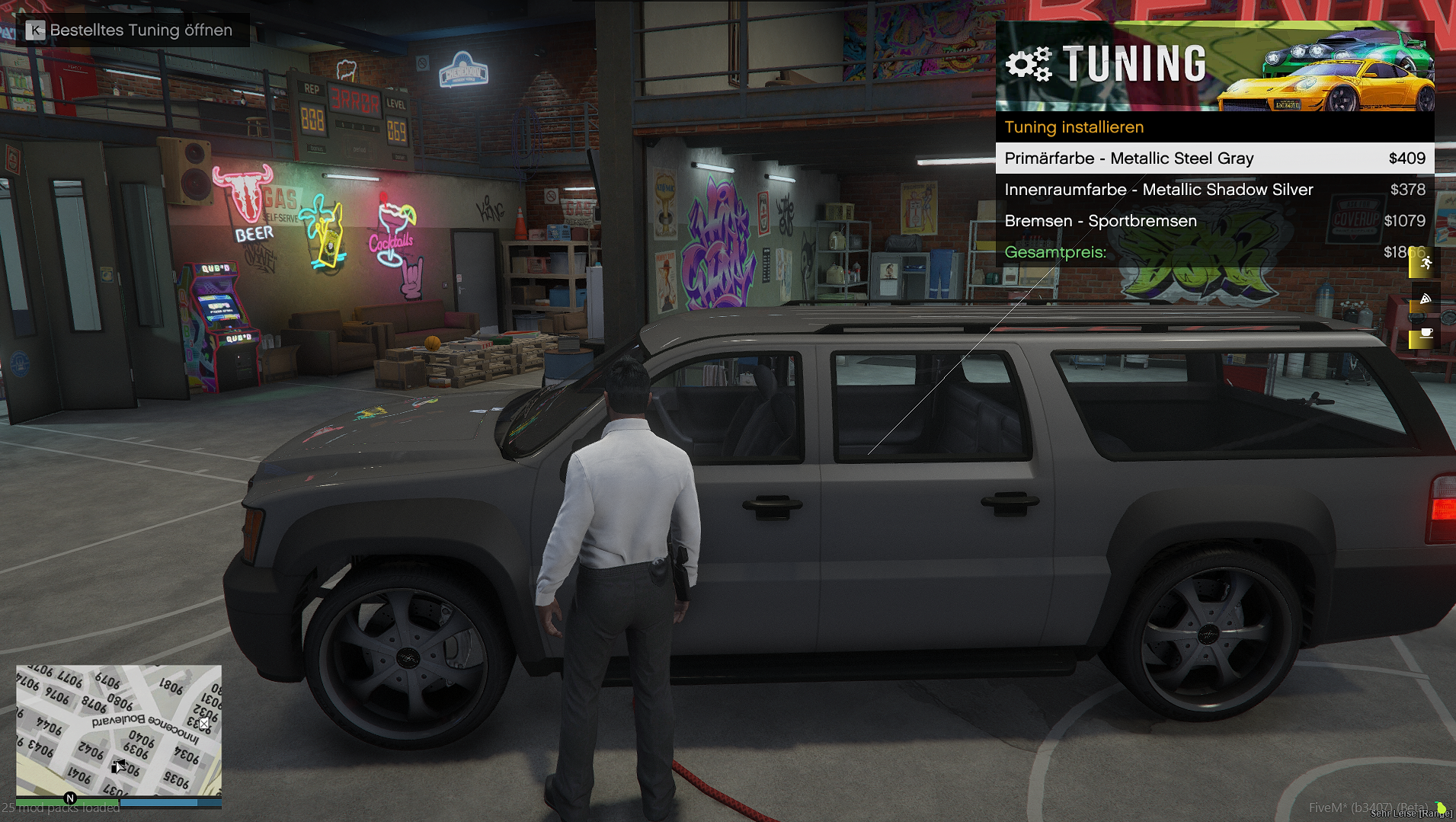The image size is (1456, 822).
Task: Choose Innenraumfarbe Metallic Shadow Silver option
Action: (1214, 190)
